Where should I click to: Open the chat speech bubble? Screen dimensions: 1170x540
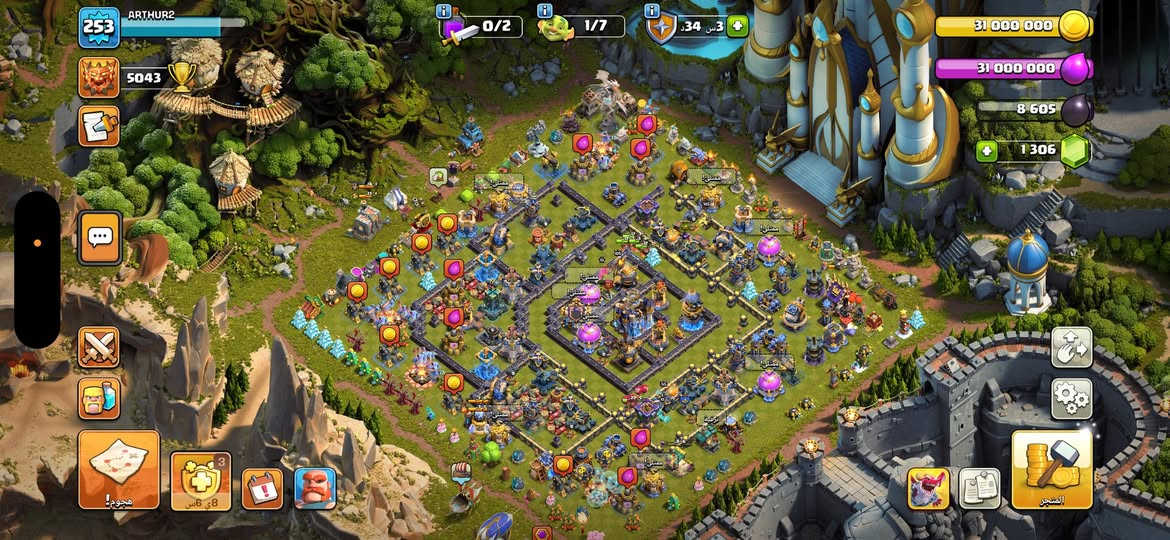(x=100, y=237)
